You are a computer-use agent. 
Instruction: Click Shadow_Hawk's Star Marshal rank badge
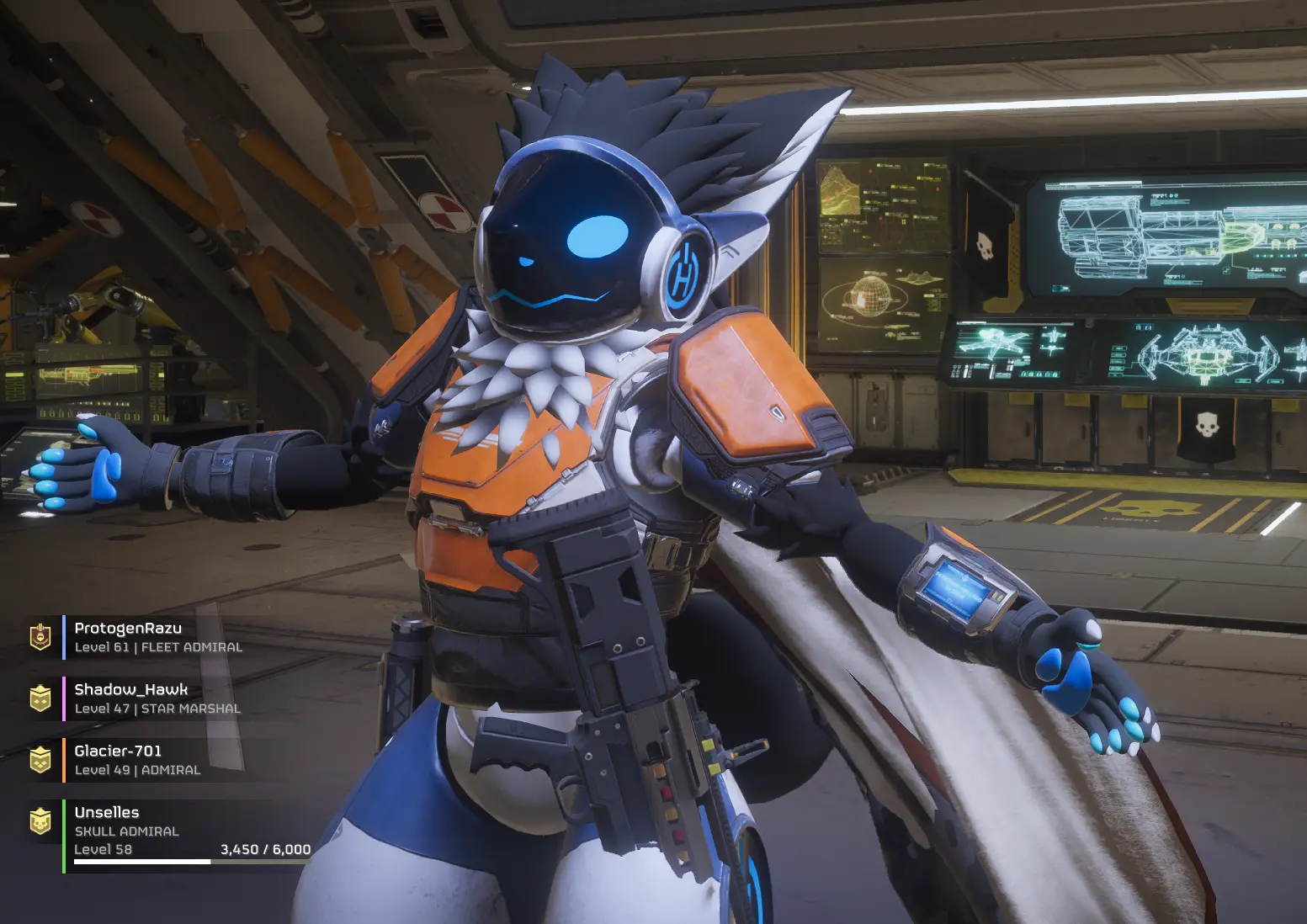point(40,698)
